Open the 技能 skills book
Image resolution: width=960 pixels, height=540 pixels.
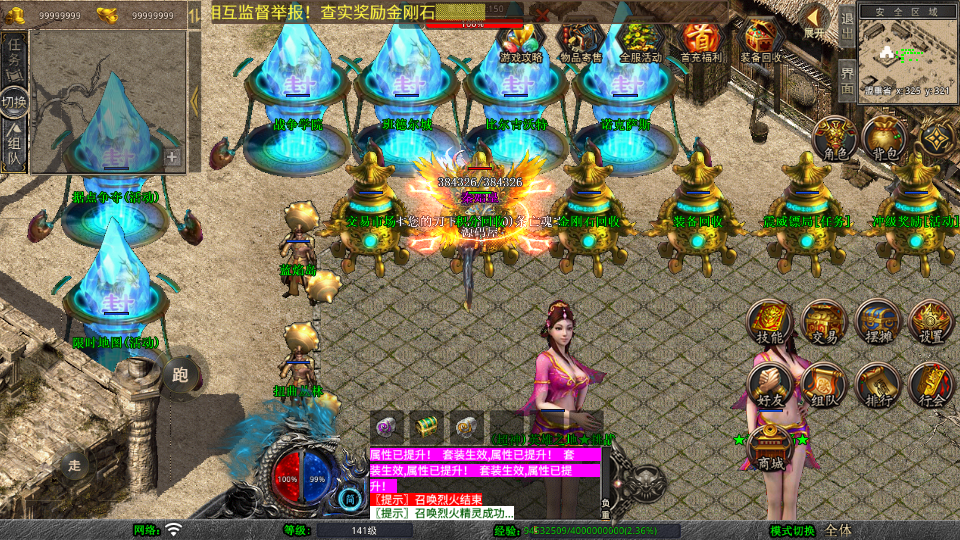[x=770, y=322]
